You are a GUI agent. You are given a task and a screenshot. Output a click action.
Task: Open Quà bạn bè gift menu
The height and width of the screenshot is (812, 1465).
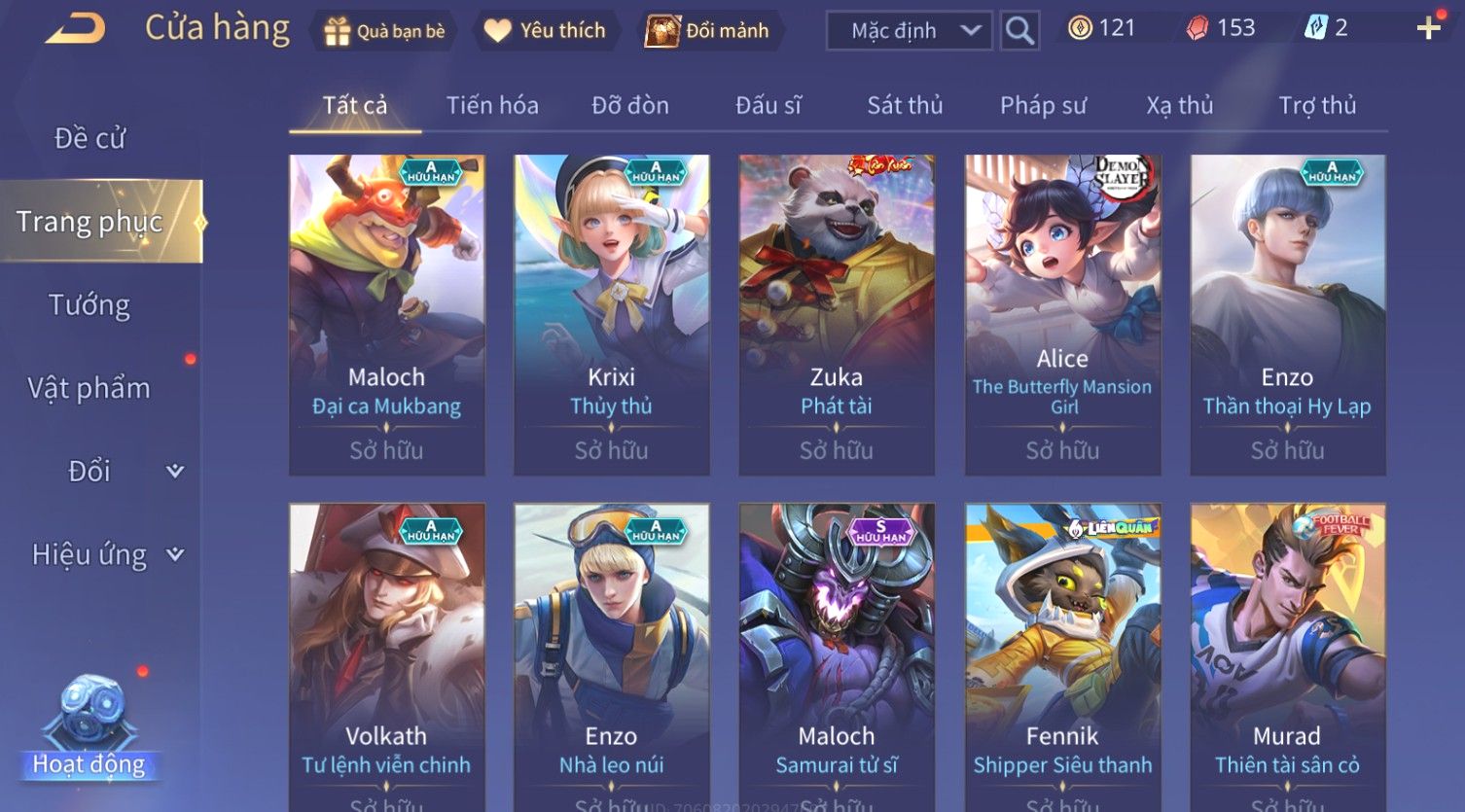(x=384, y=31)
